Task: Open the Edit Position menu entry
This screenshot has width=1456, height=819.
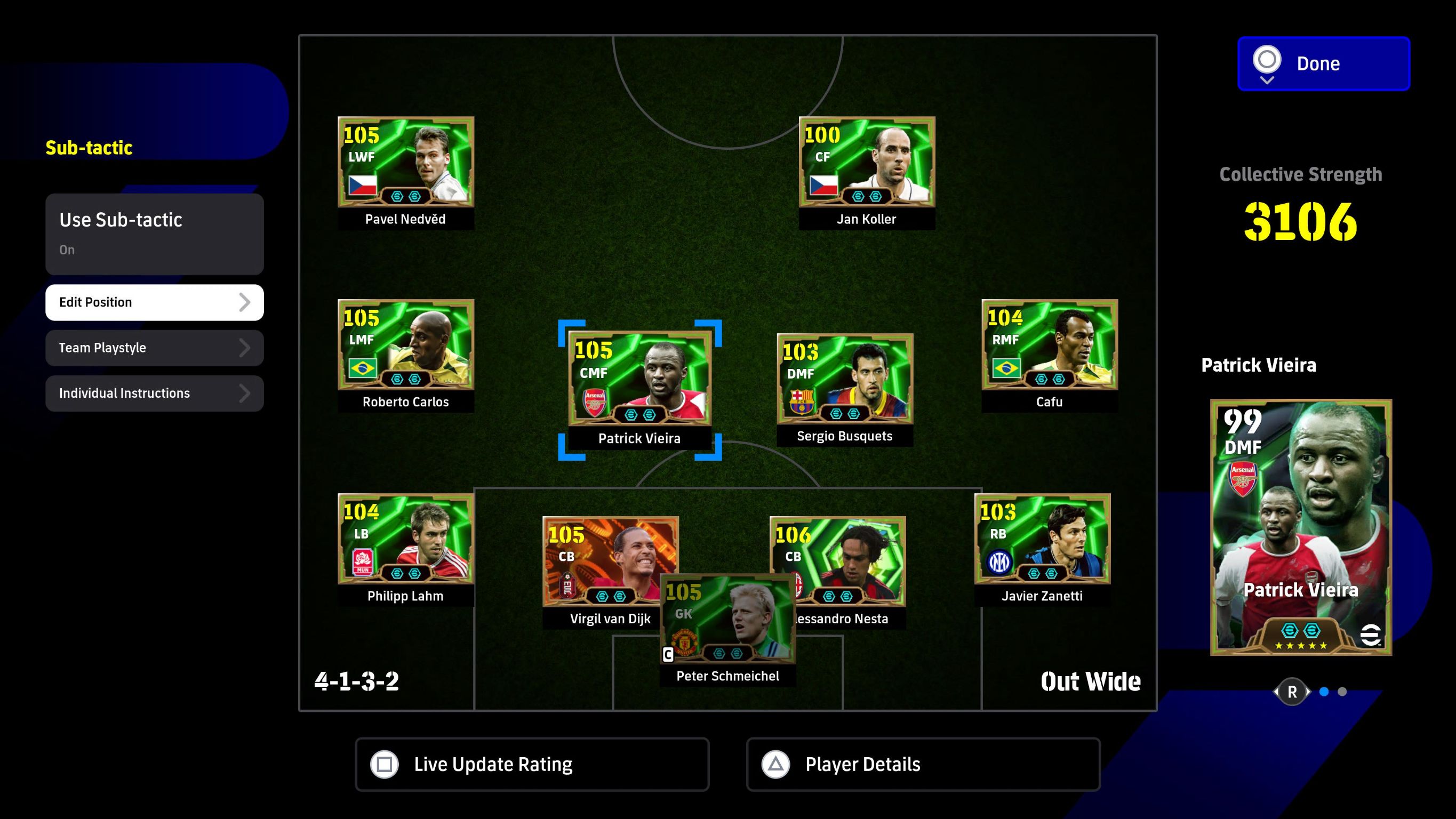Action: tap(154, 302)
